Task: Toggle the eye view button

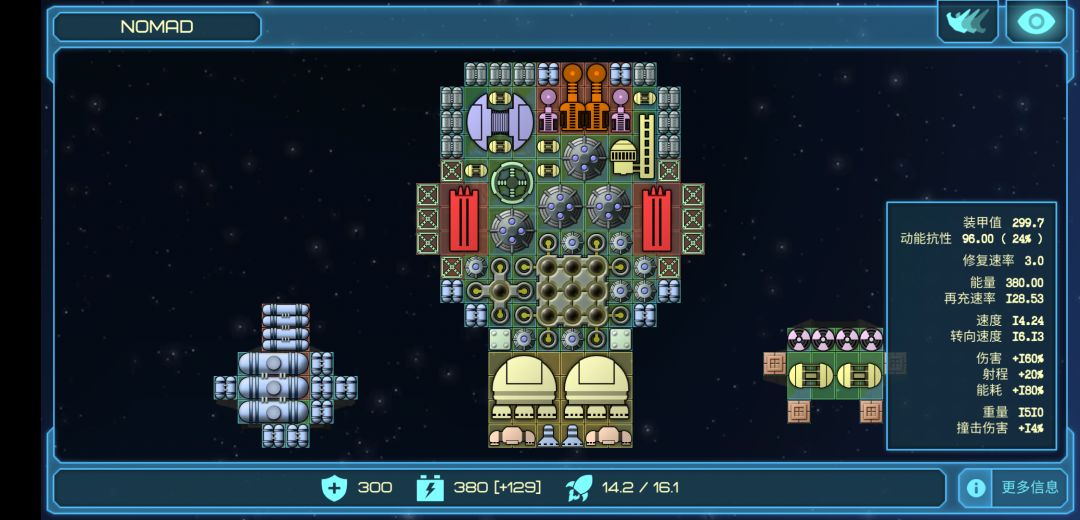Action: (1036, 22)
